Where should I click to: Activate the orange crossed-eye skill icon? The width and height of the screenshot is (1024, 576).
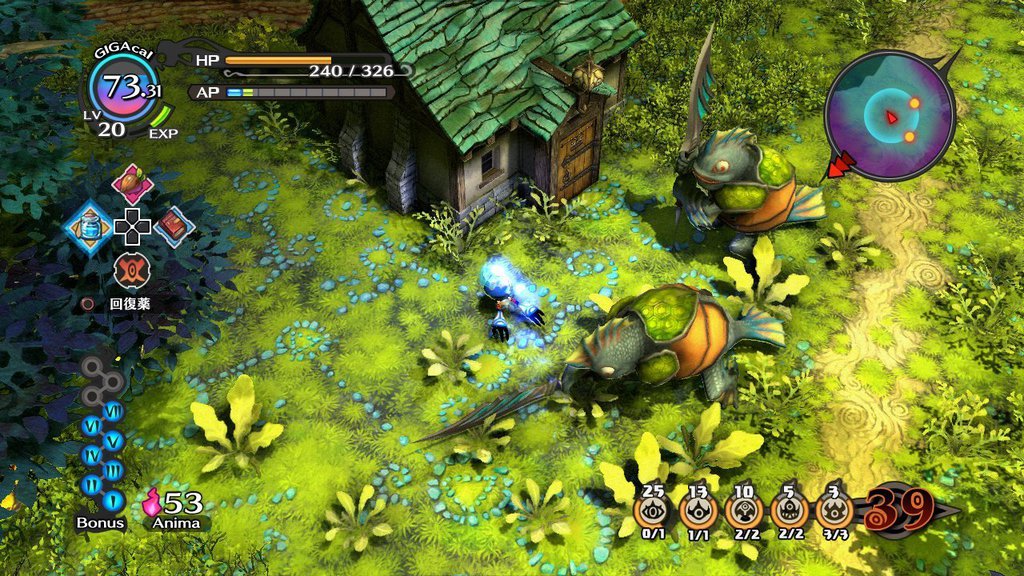tap(132, 270)
